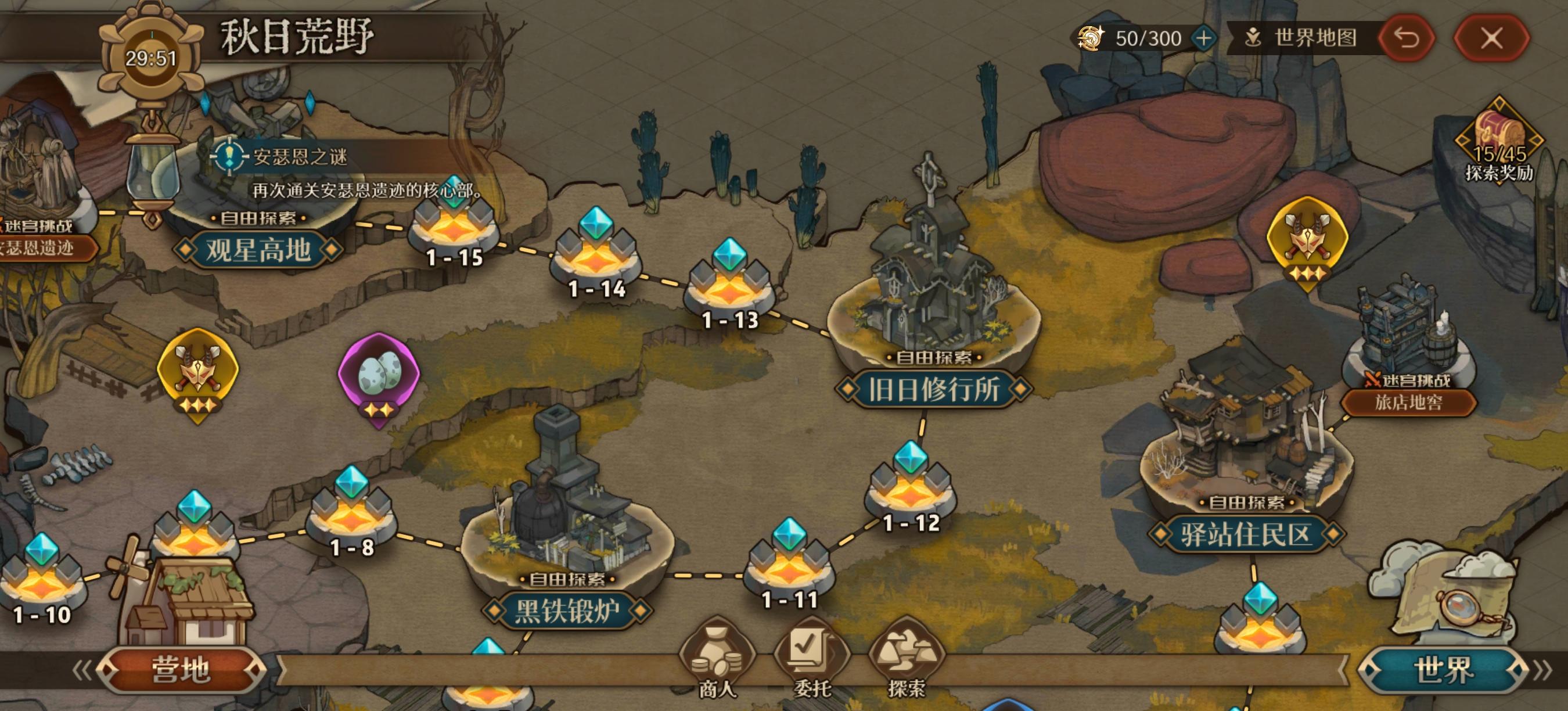Screen dimensions: 1568x711
Task: Open stage 1-11
Action: point(789,566)
